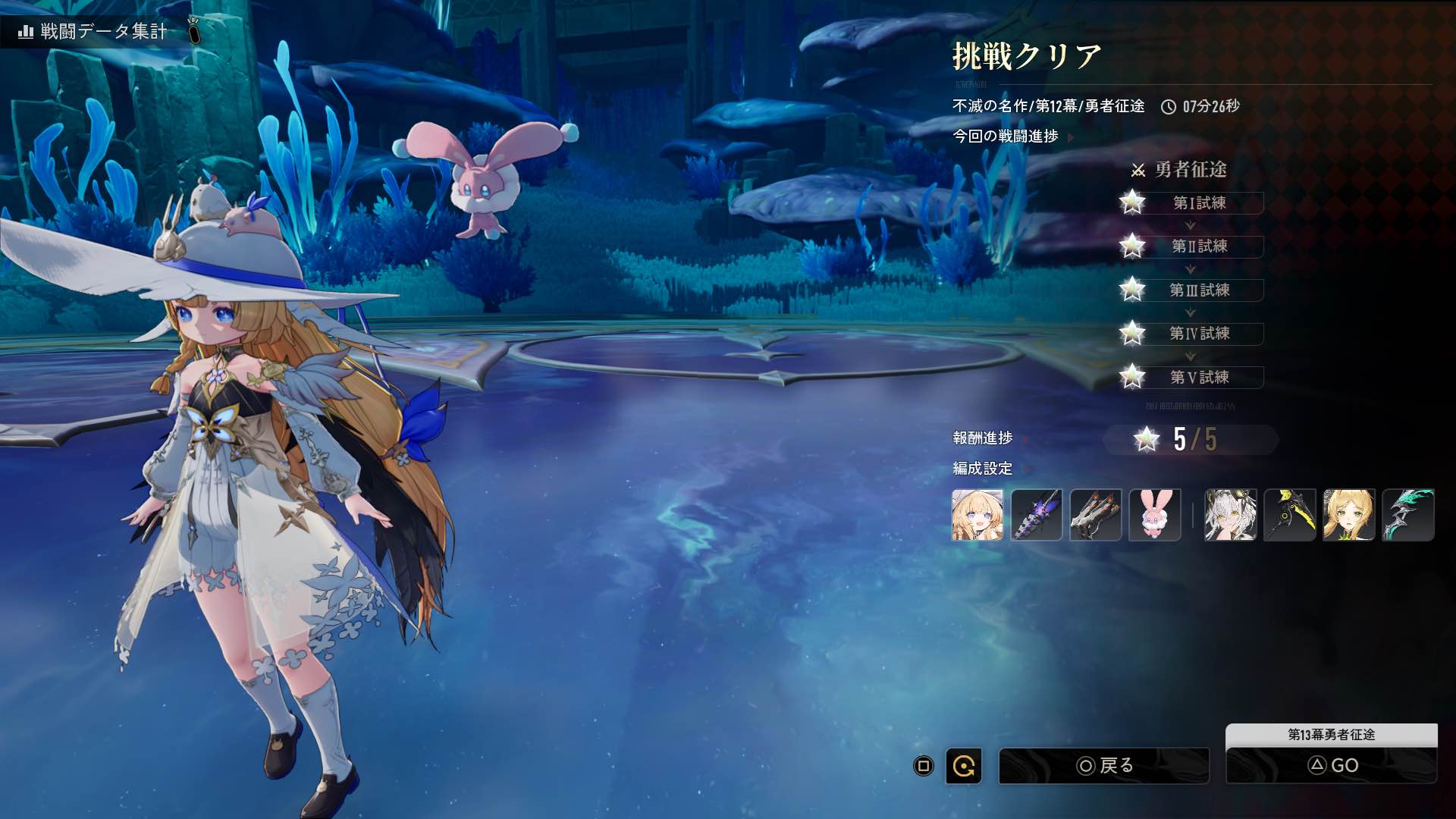Choose the 第III試練 trial row
Image resolution: width=1456 pixels, height=819 pixels.
pyautogui.click(x=1199, y=290)
